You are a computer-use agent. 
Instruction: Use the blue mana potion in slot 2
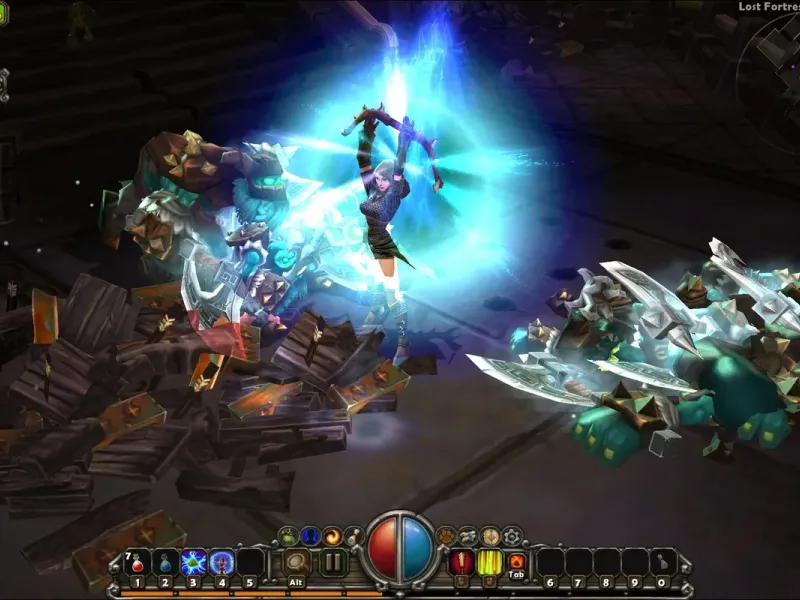165,562
